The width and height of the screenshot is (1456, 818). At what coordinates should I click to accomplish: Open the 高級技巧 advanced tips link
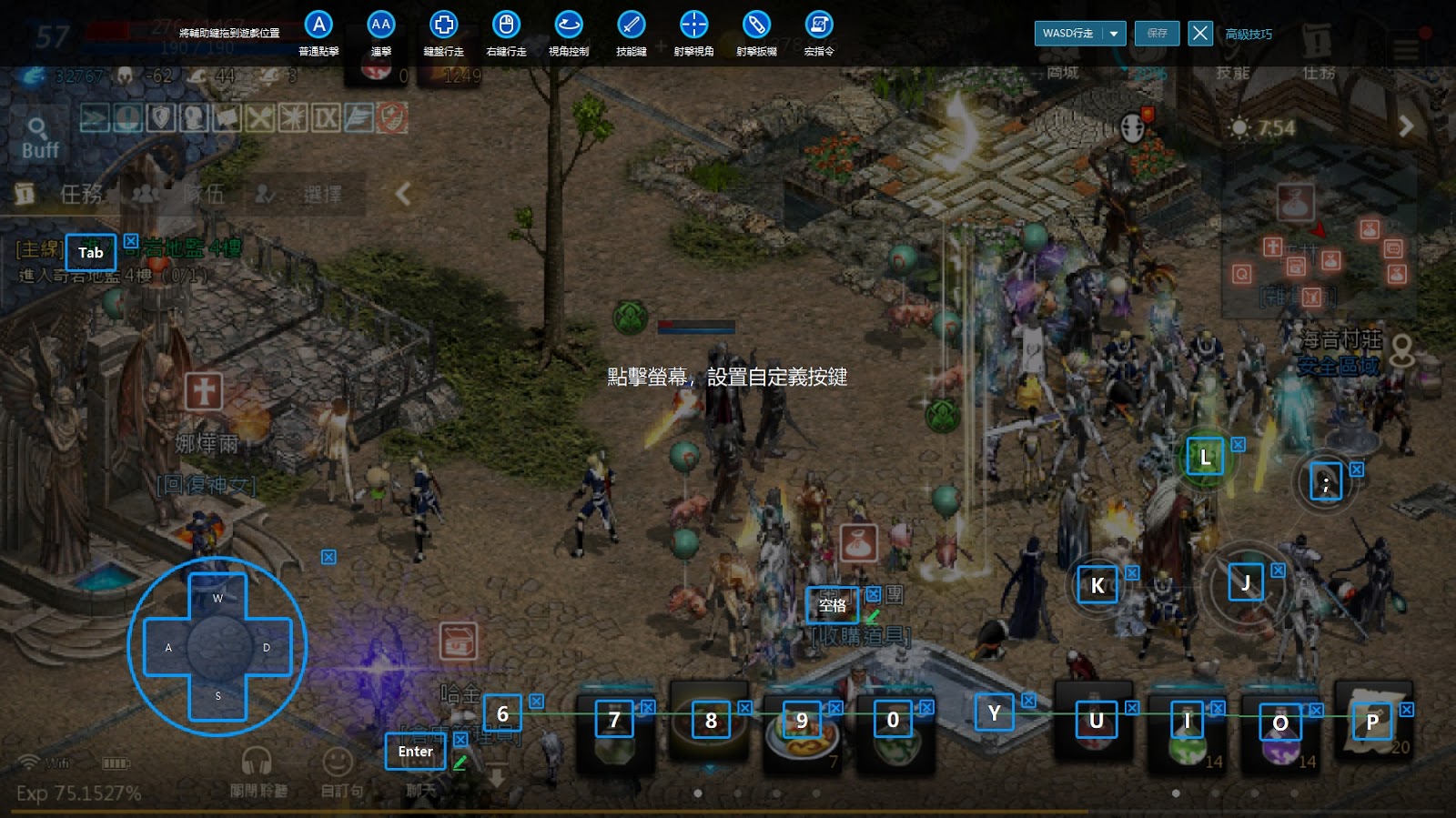tap(1249, 35)
